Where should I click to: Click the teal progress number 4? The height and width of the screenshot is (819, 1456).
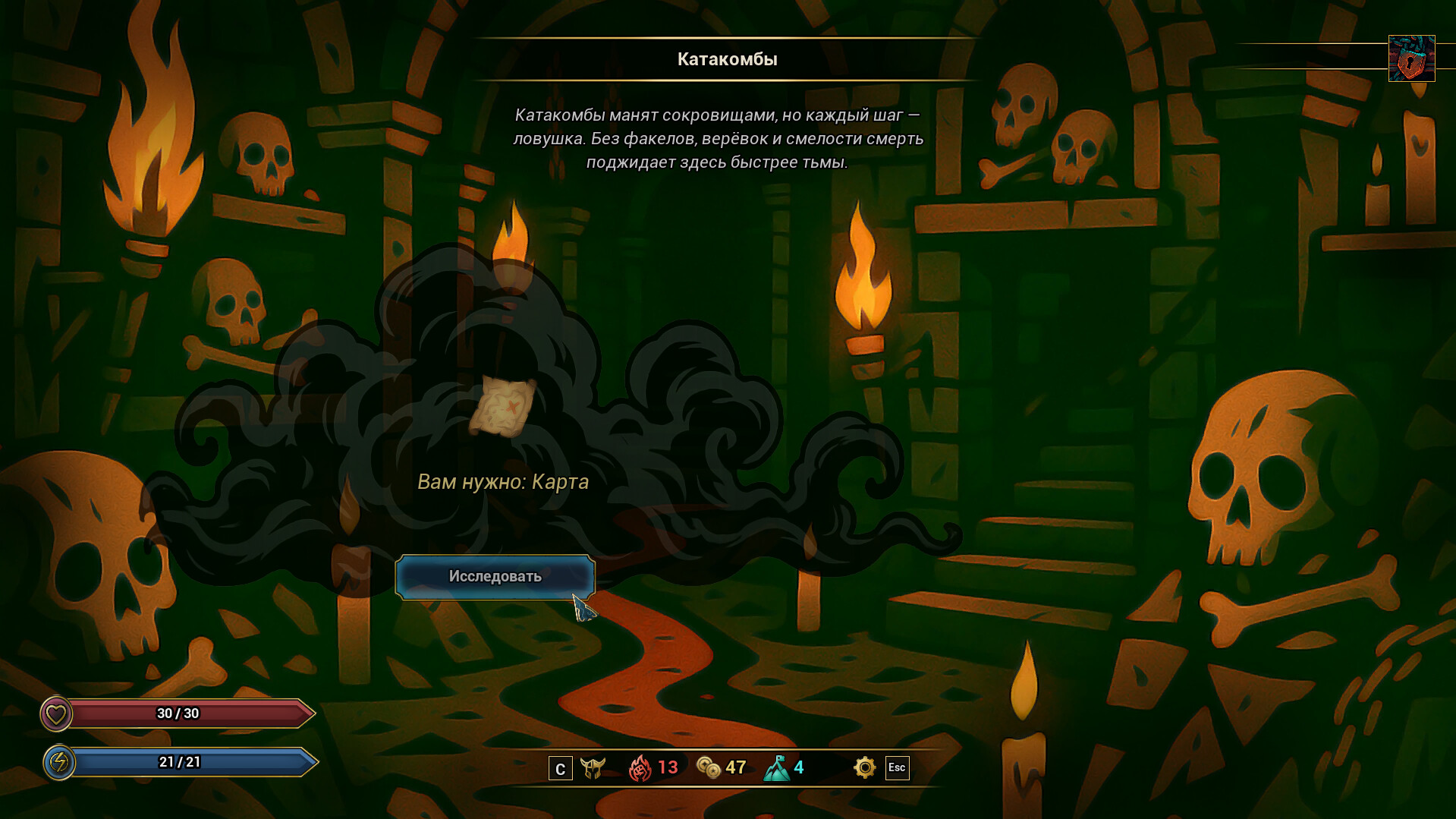(x=799, y=768)
